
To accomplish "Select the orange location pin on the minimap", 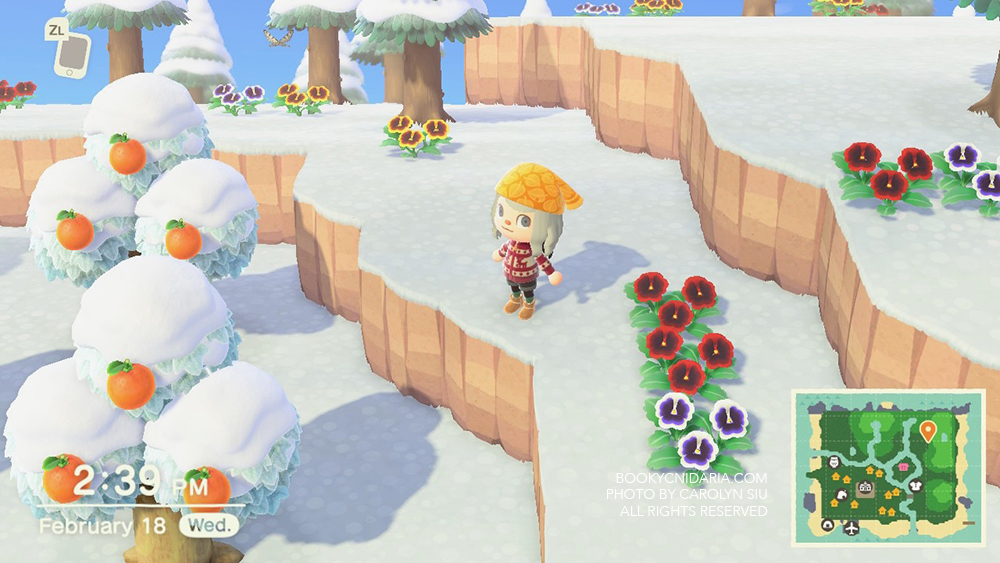I will pos(927,432).
